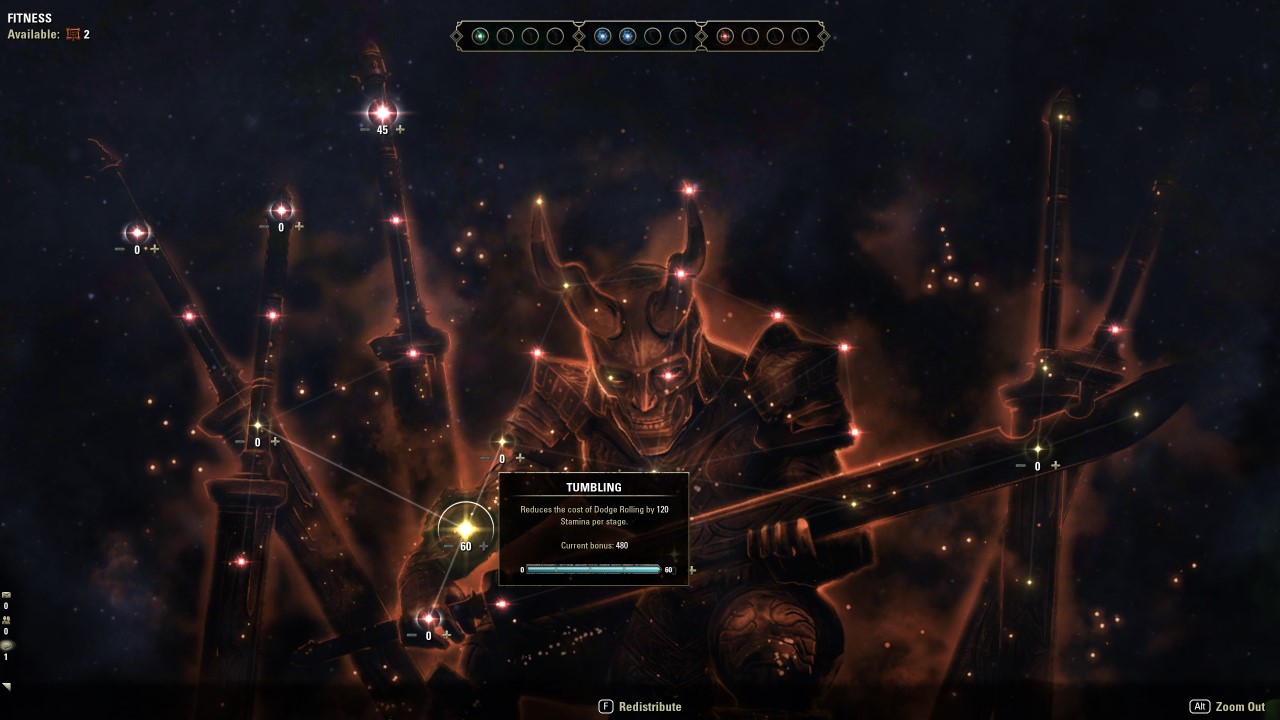Screen dimensions: 1280x720
Task: Click plus to add points to Tumbling
Action: pos(485,546)
